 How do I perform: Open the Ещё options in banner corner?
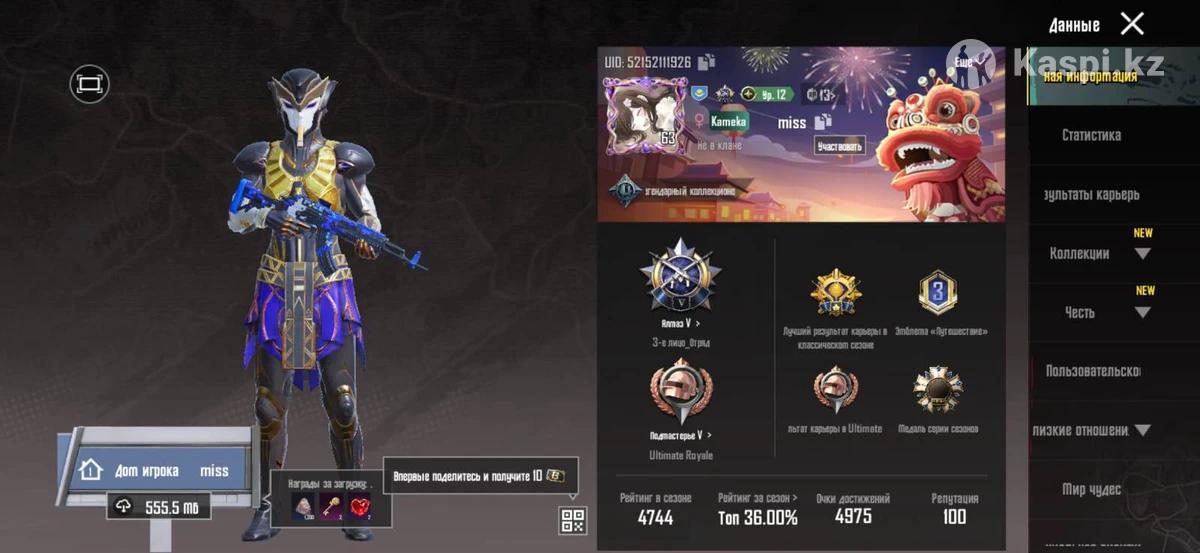tap(964, 62)
